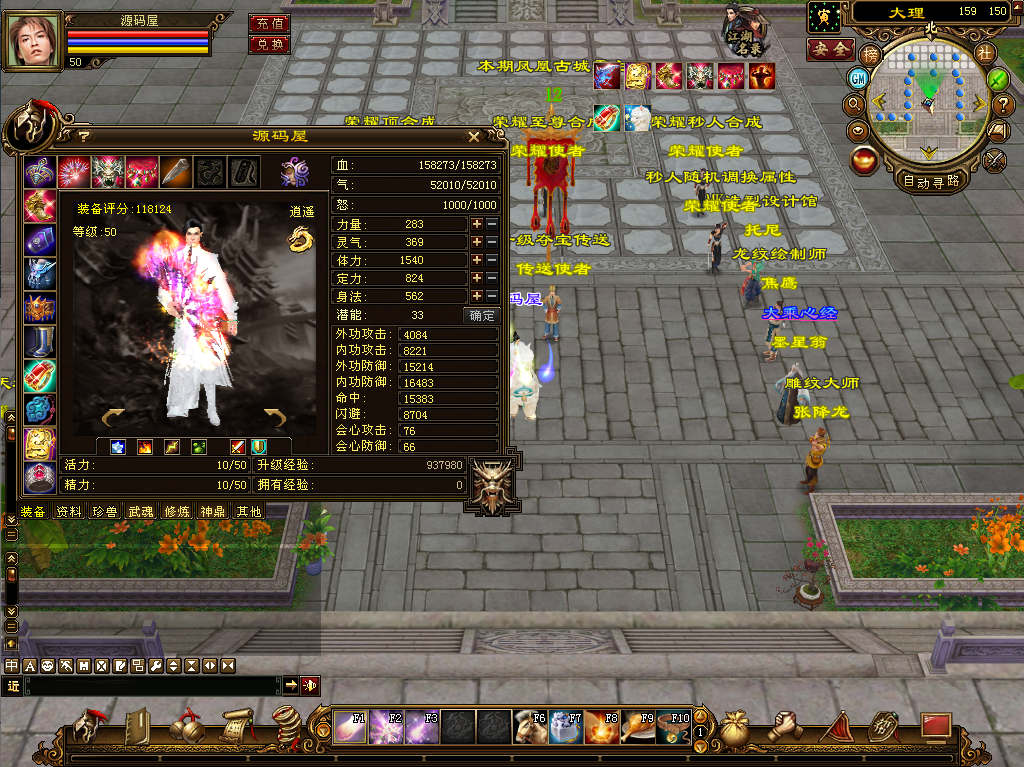The image size is (1024, 767).
Task: Close the 源码屋 character panel
Action: [474, 136]
